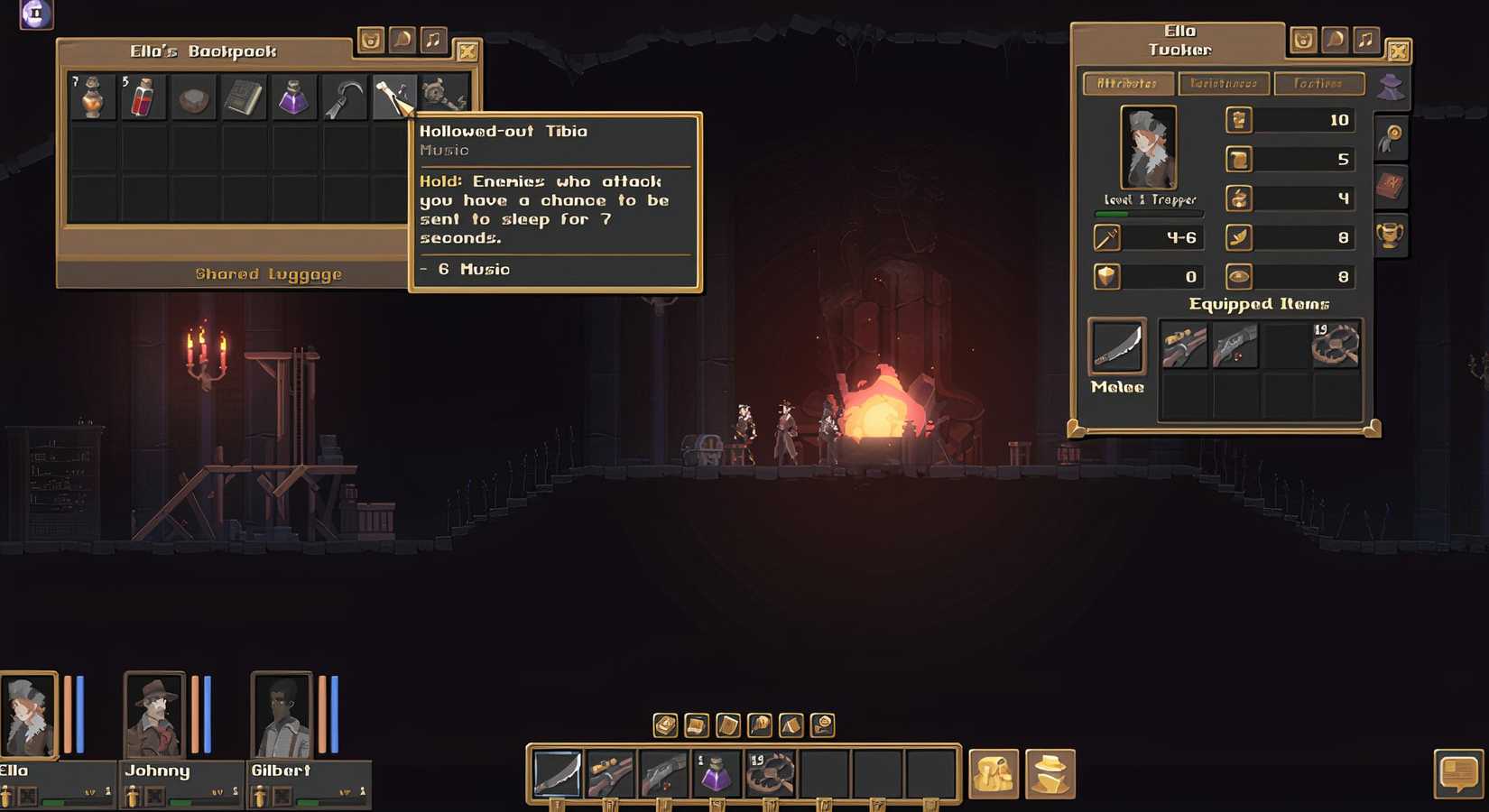Screen dimensions: 1489x812
Task: Close Ella's Backpack window
Action: click(x=467, y=51)
